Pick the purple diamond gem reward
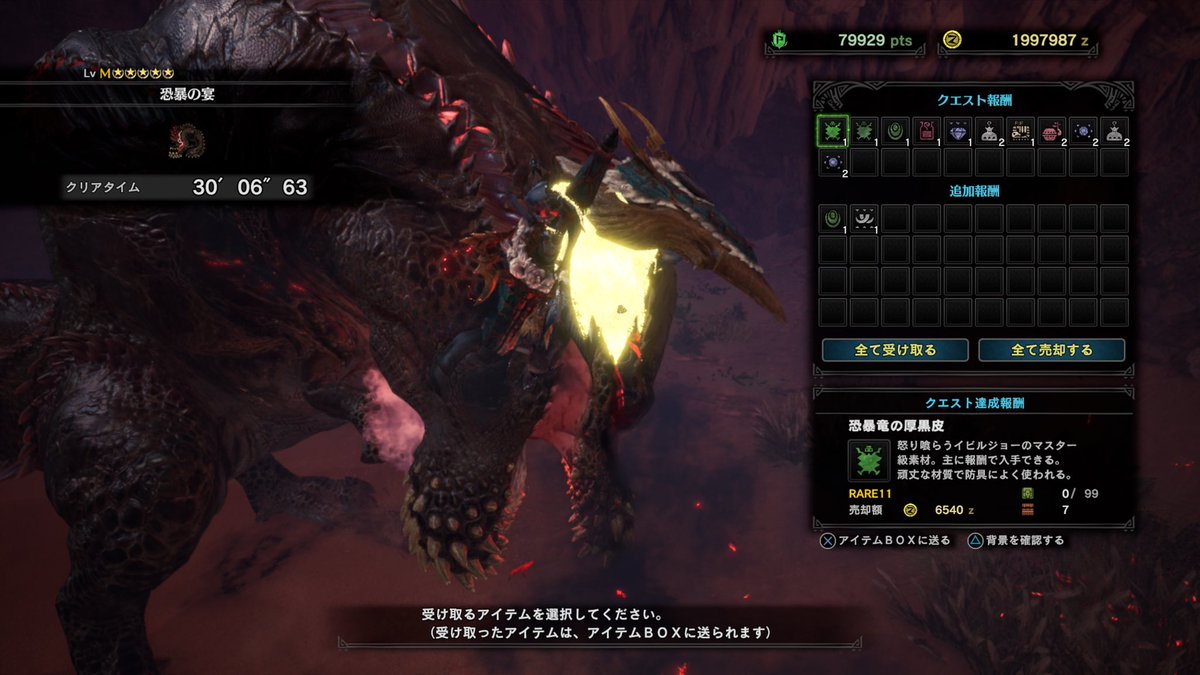 click(957, 131)
